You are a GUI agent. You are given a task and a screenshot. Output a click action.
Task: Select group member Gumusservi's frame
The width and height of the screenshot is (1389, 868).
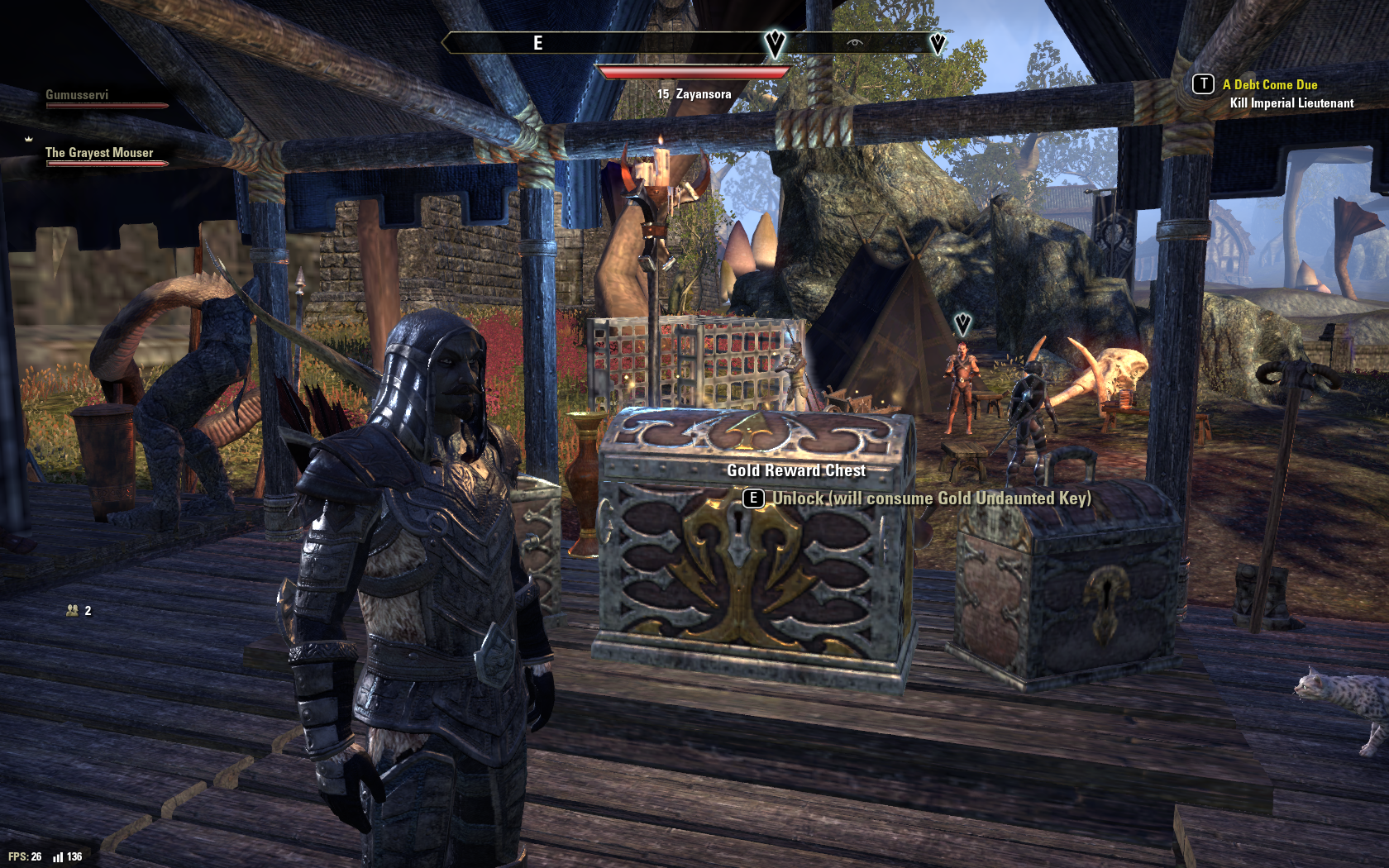tap(77, 96)
